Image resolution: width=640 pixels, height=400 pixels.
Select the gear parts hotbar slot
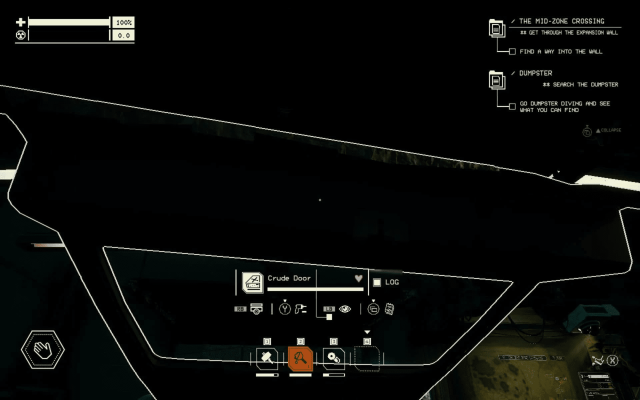tap(334, 357)
